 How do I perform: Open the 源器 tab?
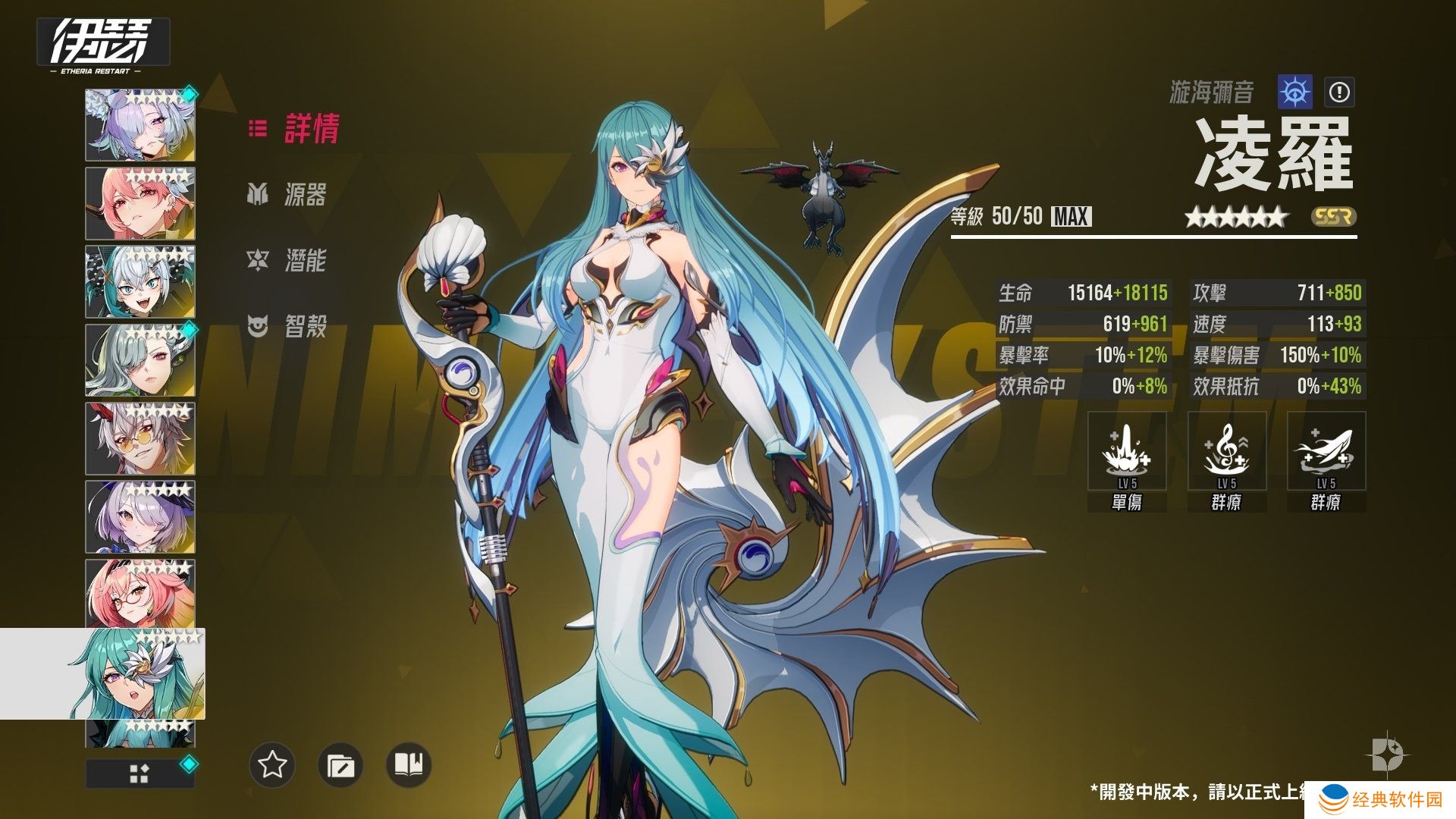tap(288, 195)
